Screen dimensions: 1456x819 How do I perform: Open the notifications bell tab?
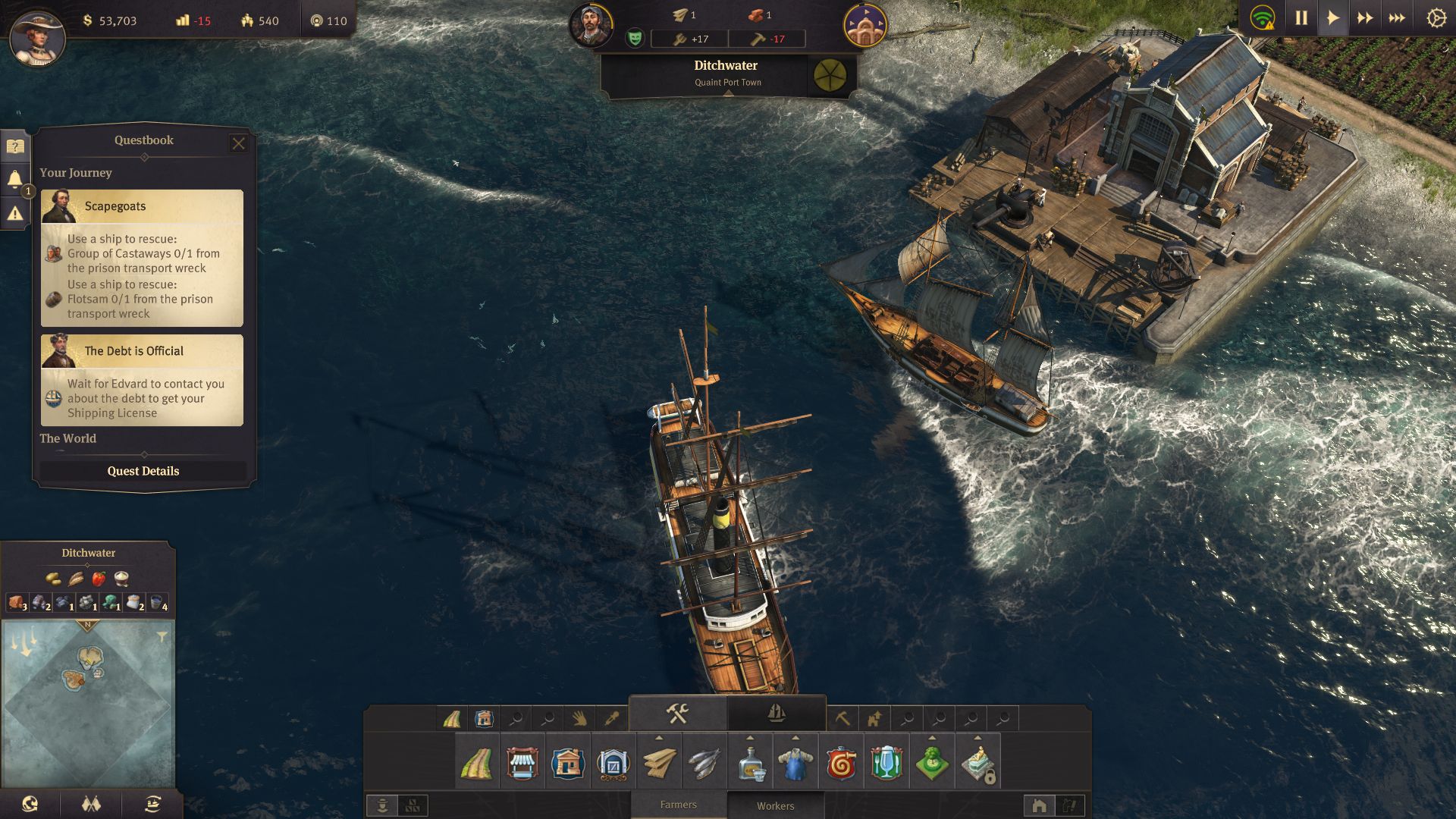point(15,180)
